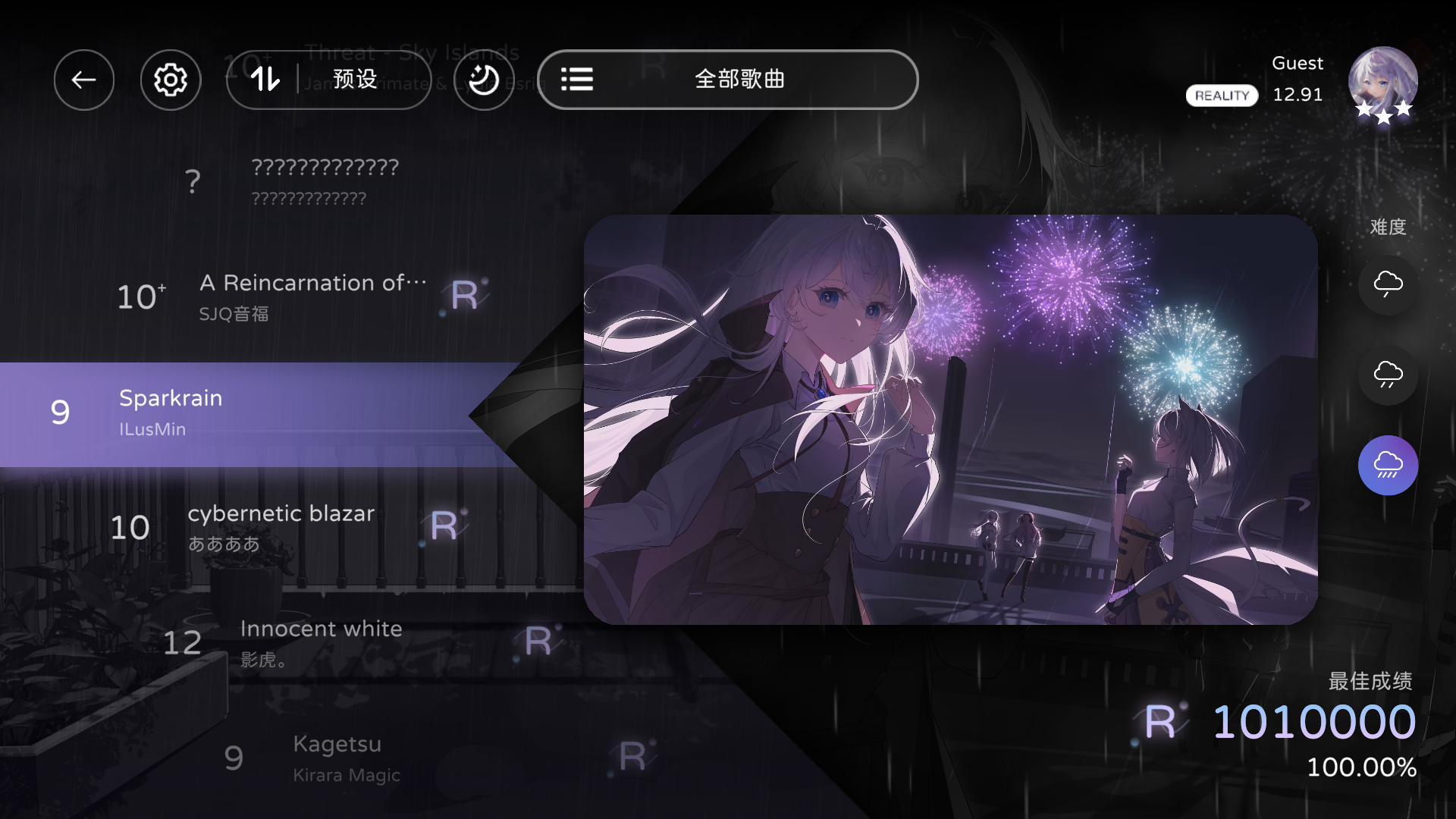Select the top cloud difficulty level
Image resolution: width=1456 pixels, height=819 pixels.
point(1388,284)
